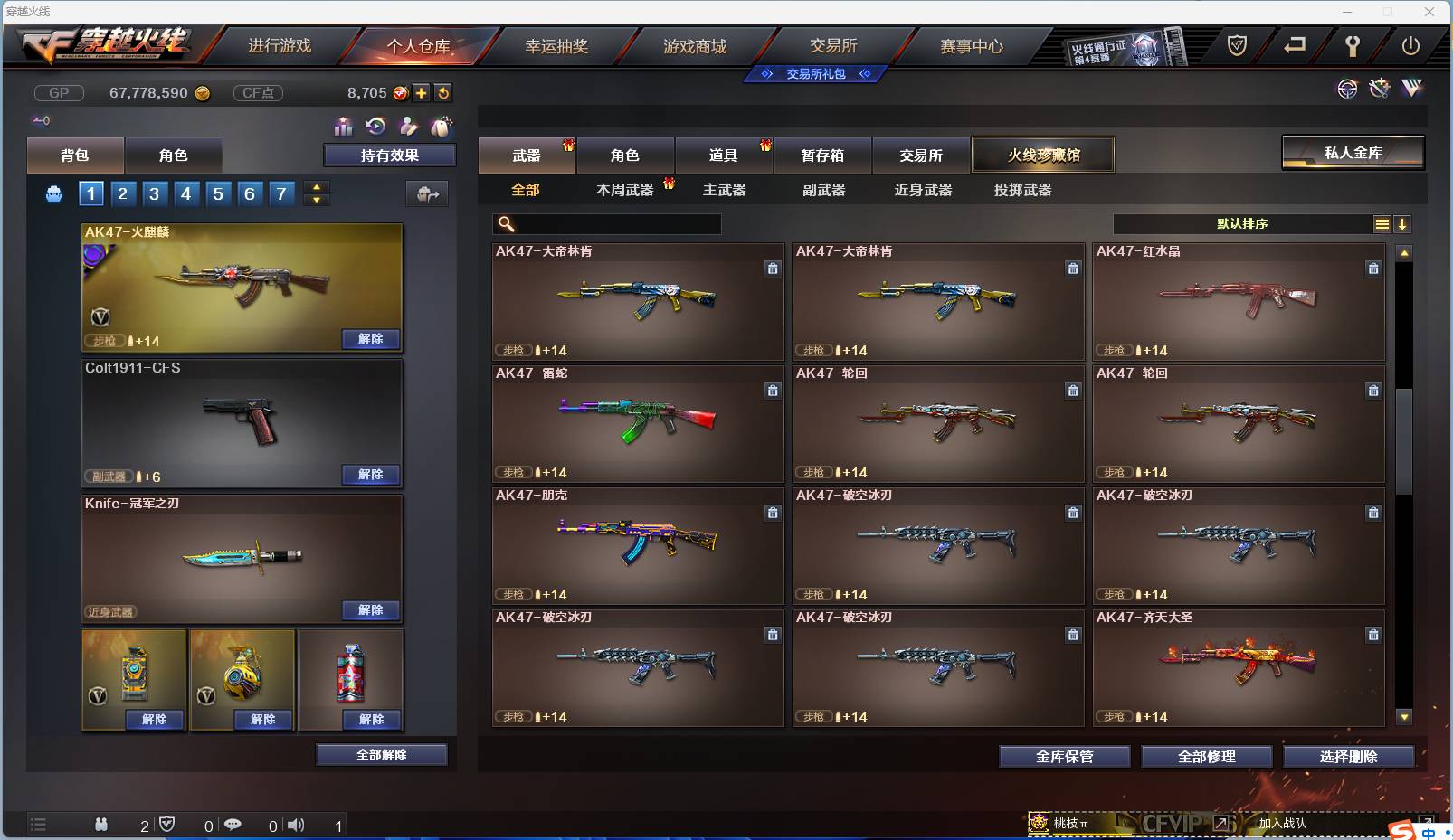The width and height of the screenshot is (1453, 840).
Task: Click the crosshair target icon at top right
Action: coord(1348,90)
